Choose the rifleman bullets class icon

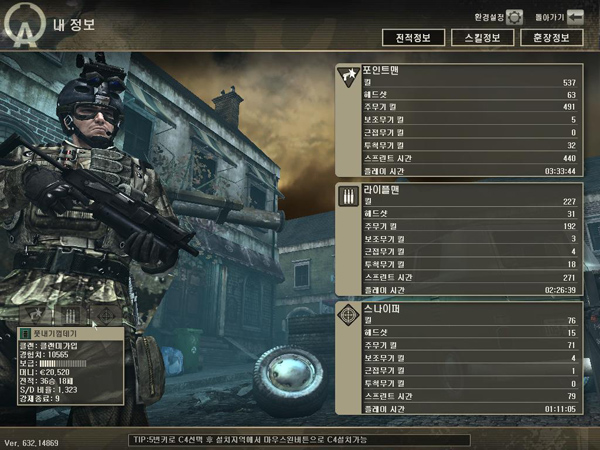point(71,314)
